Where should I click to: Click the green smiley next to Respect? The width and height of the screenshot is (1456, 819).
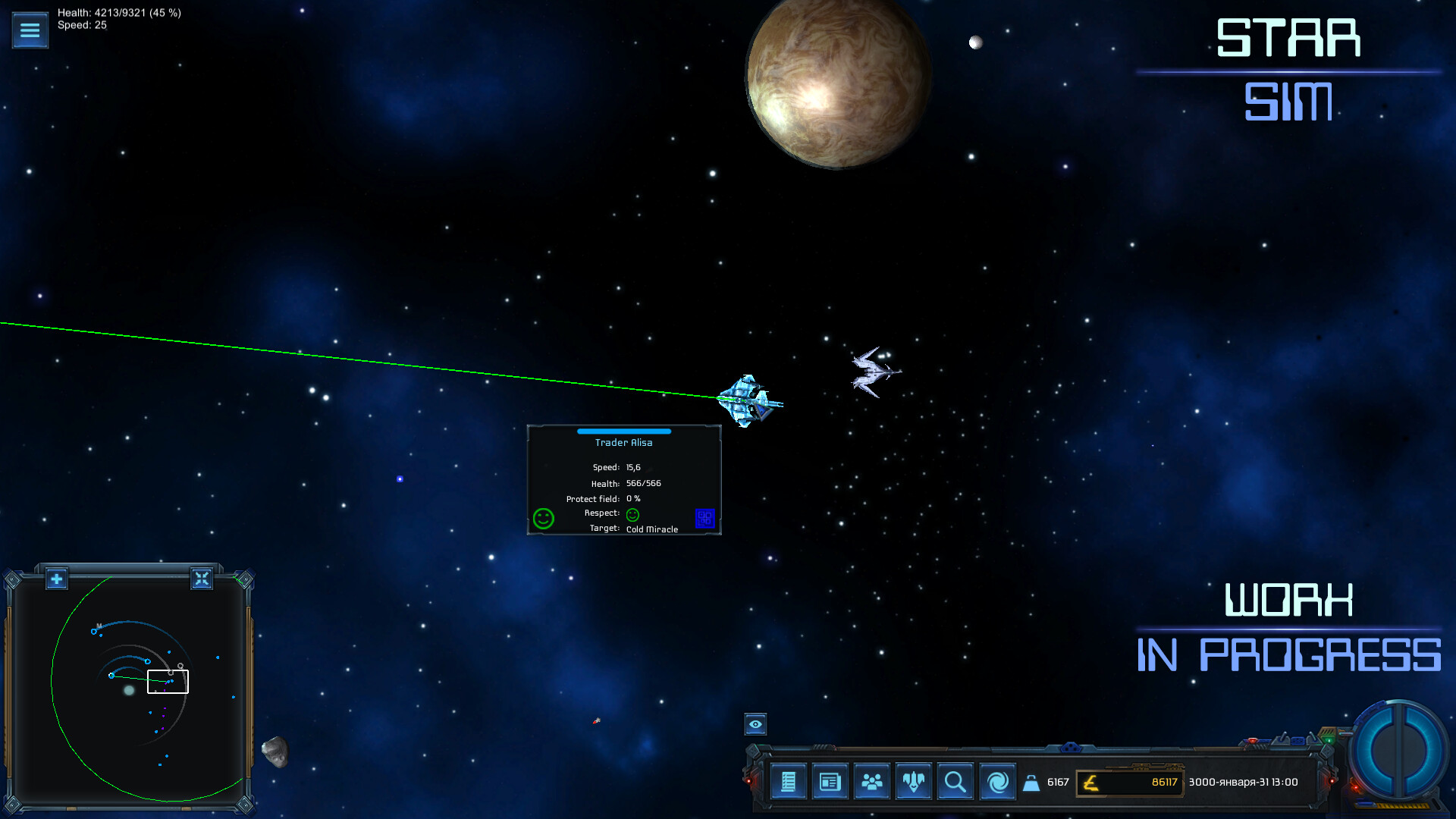click(x=632, y=514)
